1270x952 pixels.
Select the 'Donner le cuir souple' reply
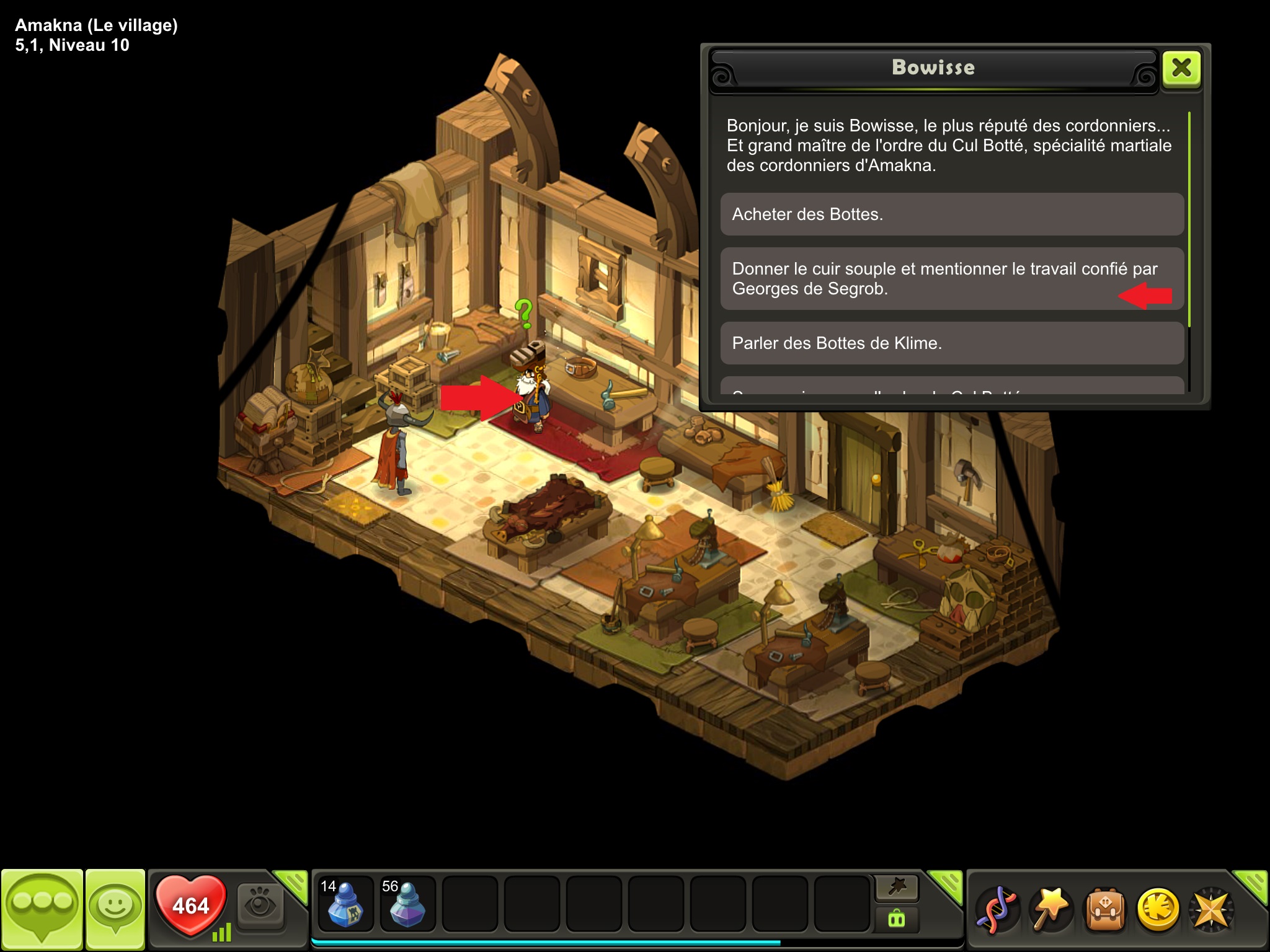click(952, 279)
